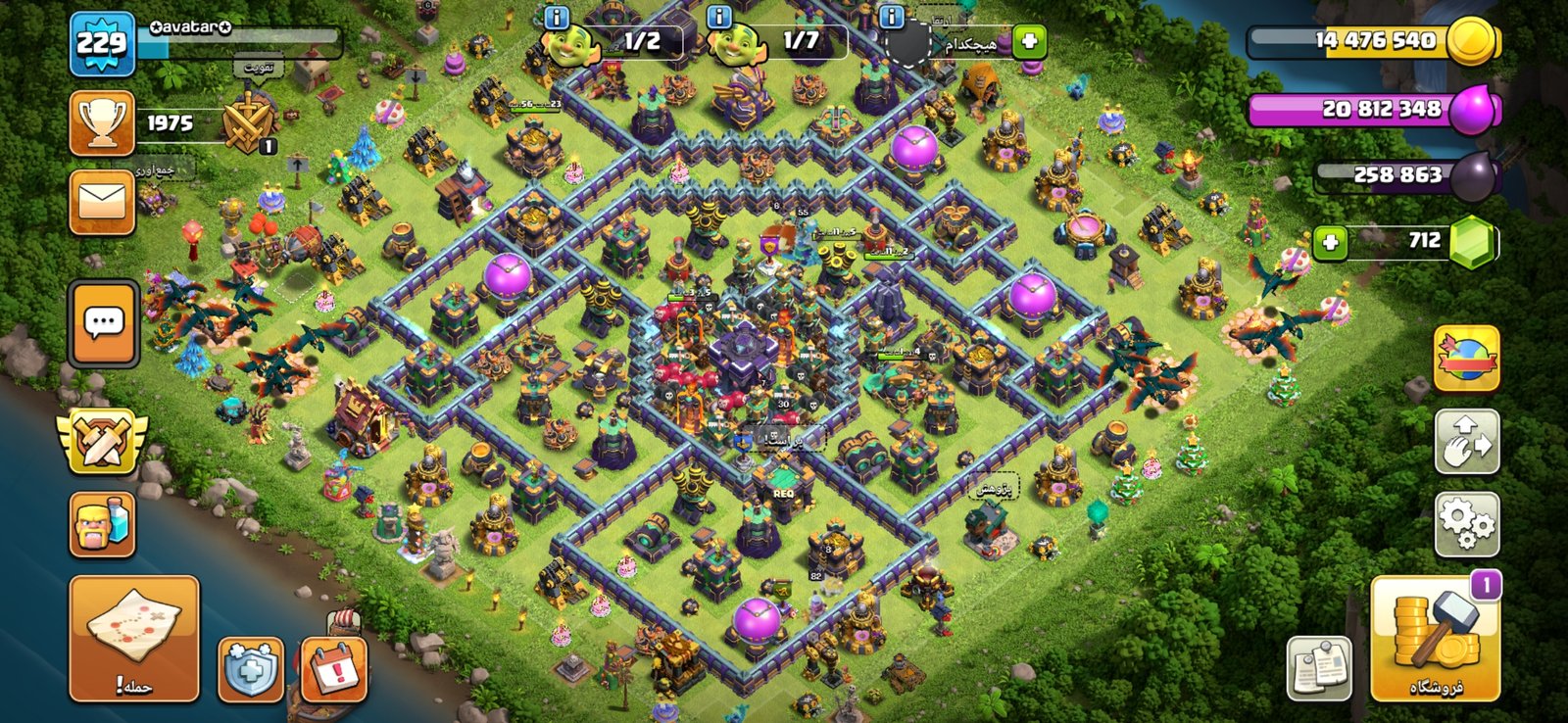Open the army training barbarian button
The width and height of the screenshot is (1568, 723).
pos(102,524)
